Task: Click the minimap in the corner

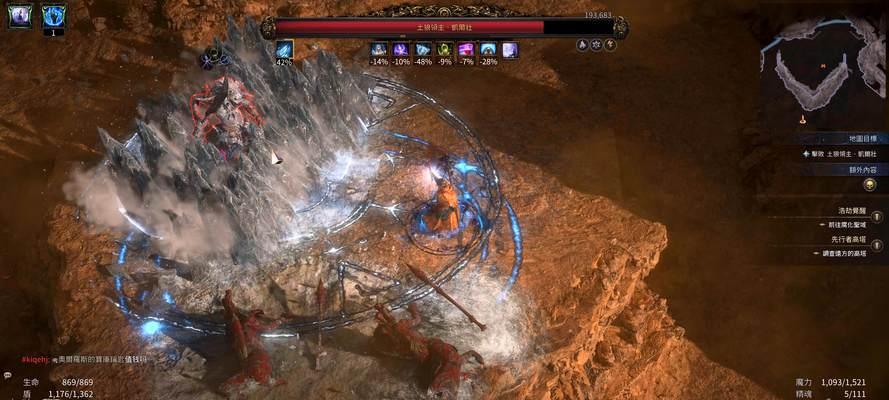Action: click(x=822, y=68)
